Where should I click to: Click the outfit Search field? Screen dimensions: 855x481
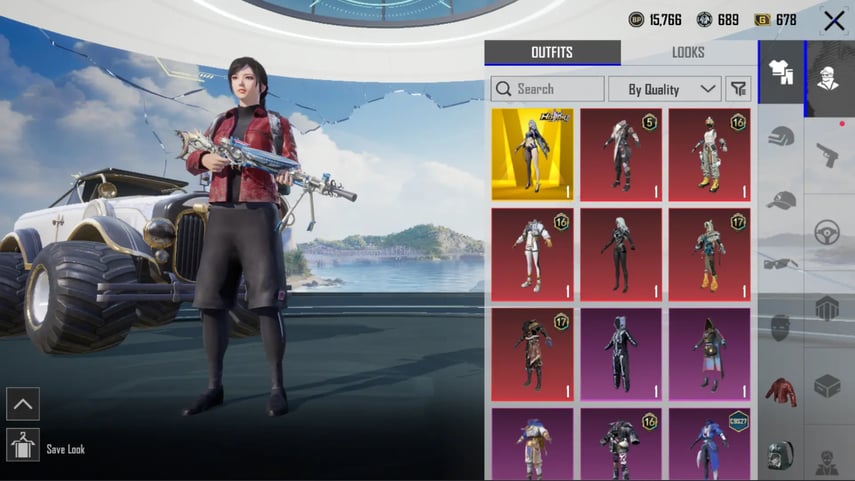pyautogui.click(x=547, y=89)
